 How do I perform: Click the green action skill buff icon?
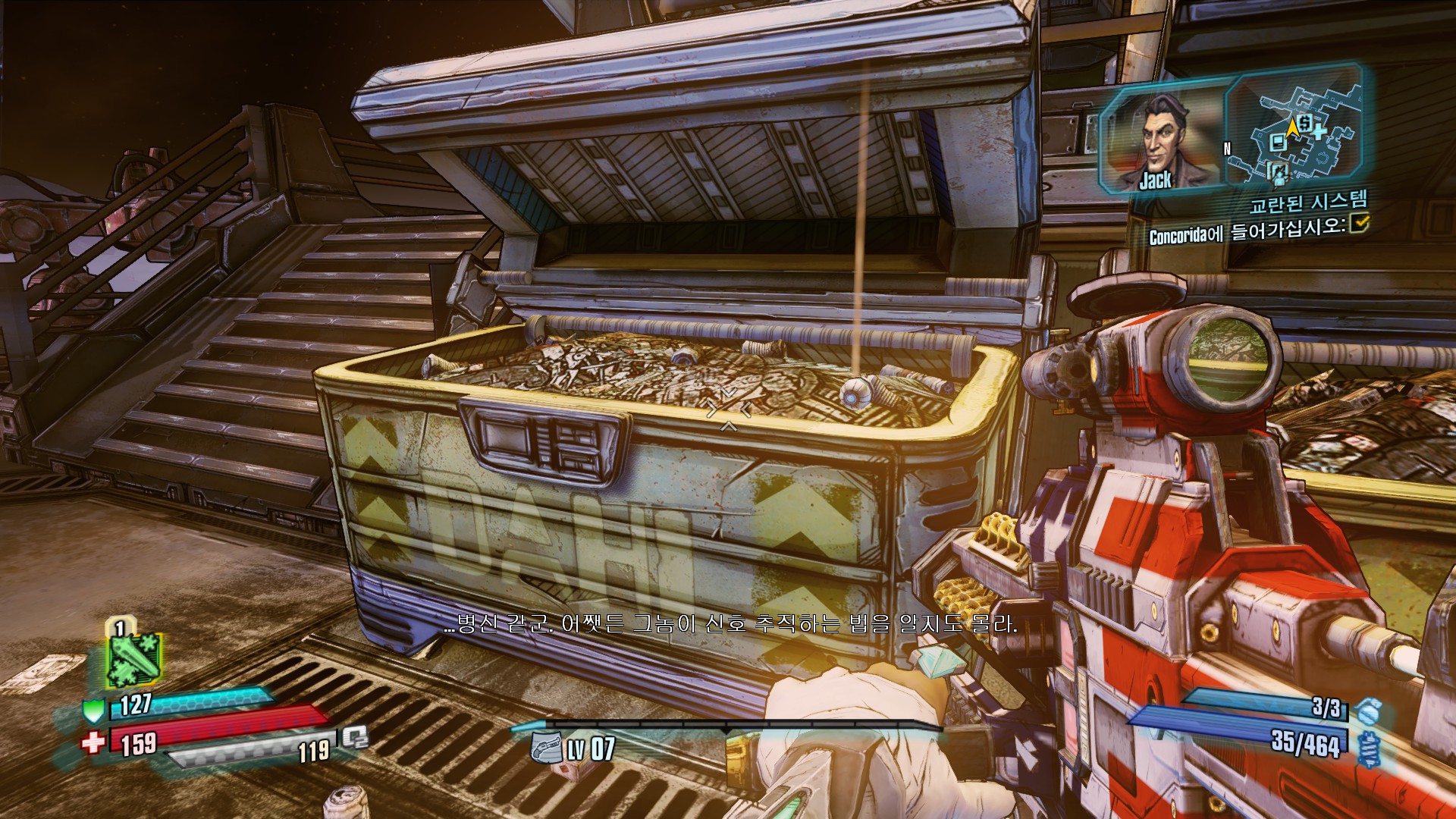[133, 658]
